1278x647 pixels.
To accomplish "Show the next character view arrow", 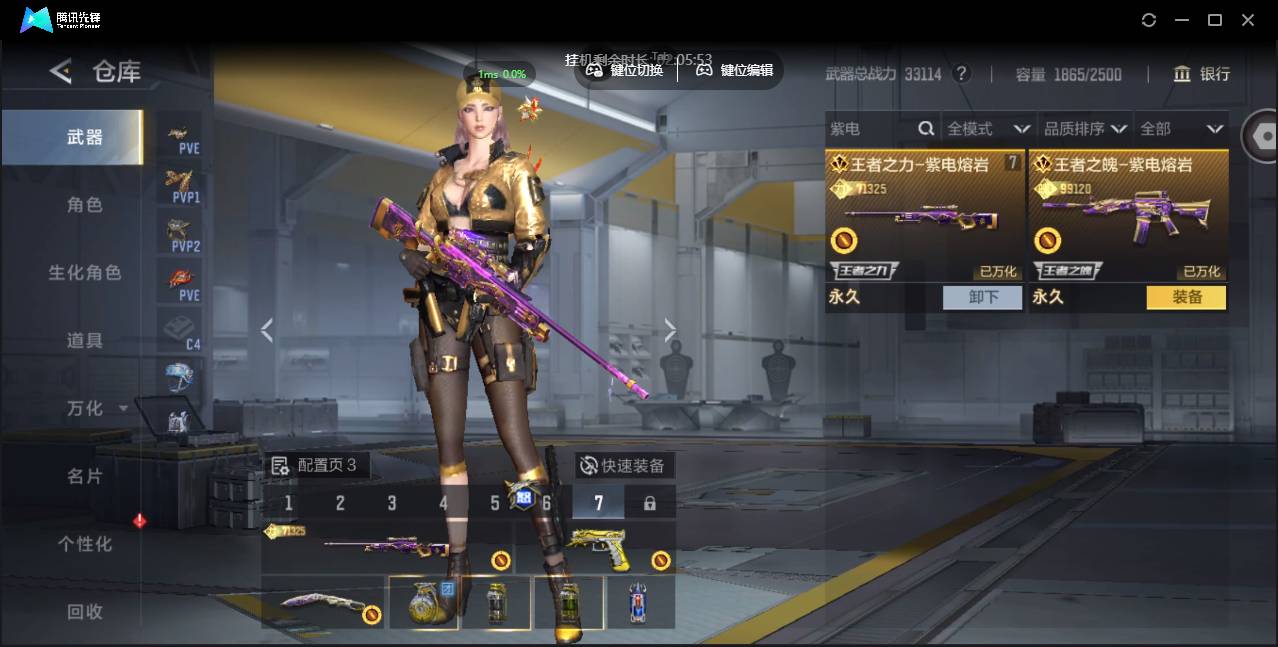I will 670,330.
